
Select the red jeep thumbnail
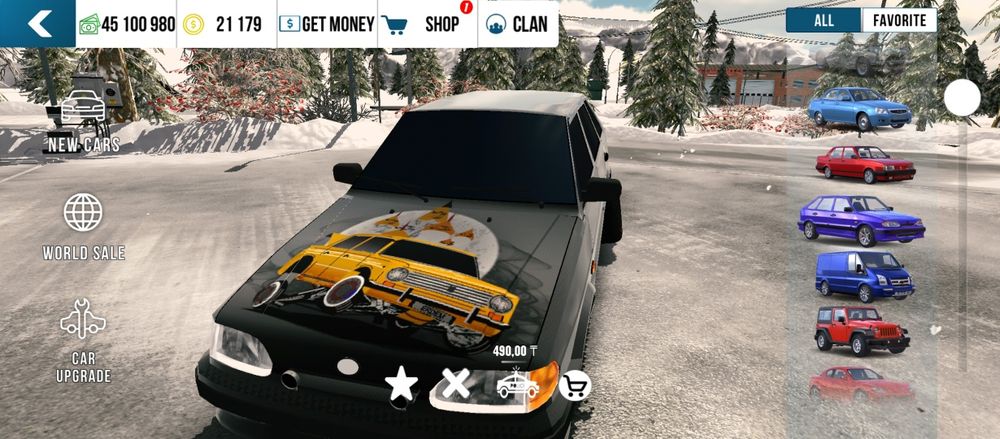862,329
